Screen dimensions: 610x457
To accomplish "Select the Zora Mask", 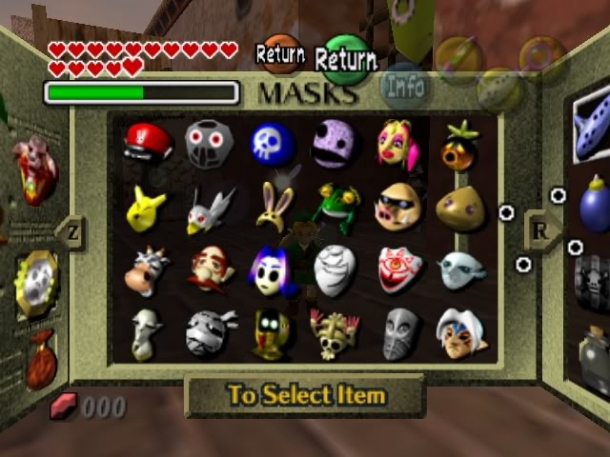I will tap(460, 269).
